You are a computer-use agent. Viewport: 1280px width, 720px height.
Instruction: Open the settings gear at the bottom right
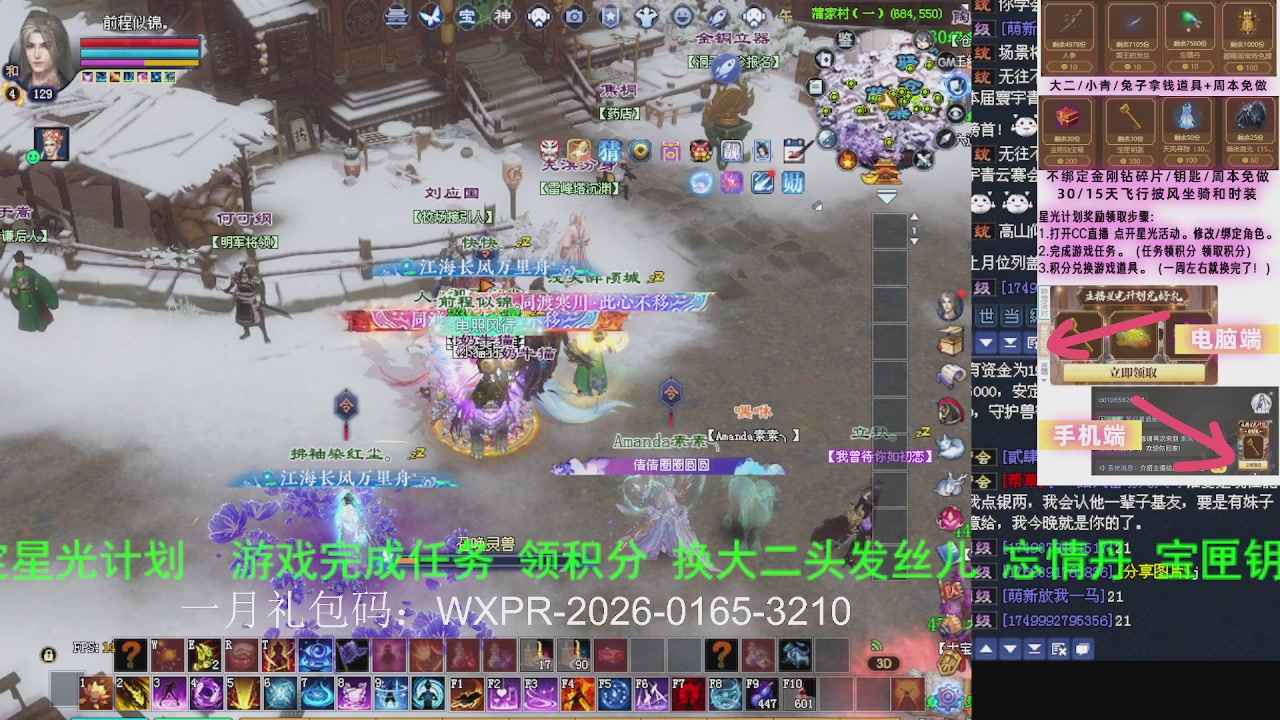point(947,695)
